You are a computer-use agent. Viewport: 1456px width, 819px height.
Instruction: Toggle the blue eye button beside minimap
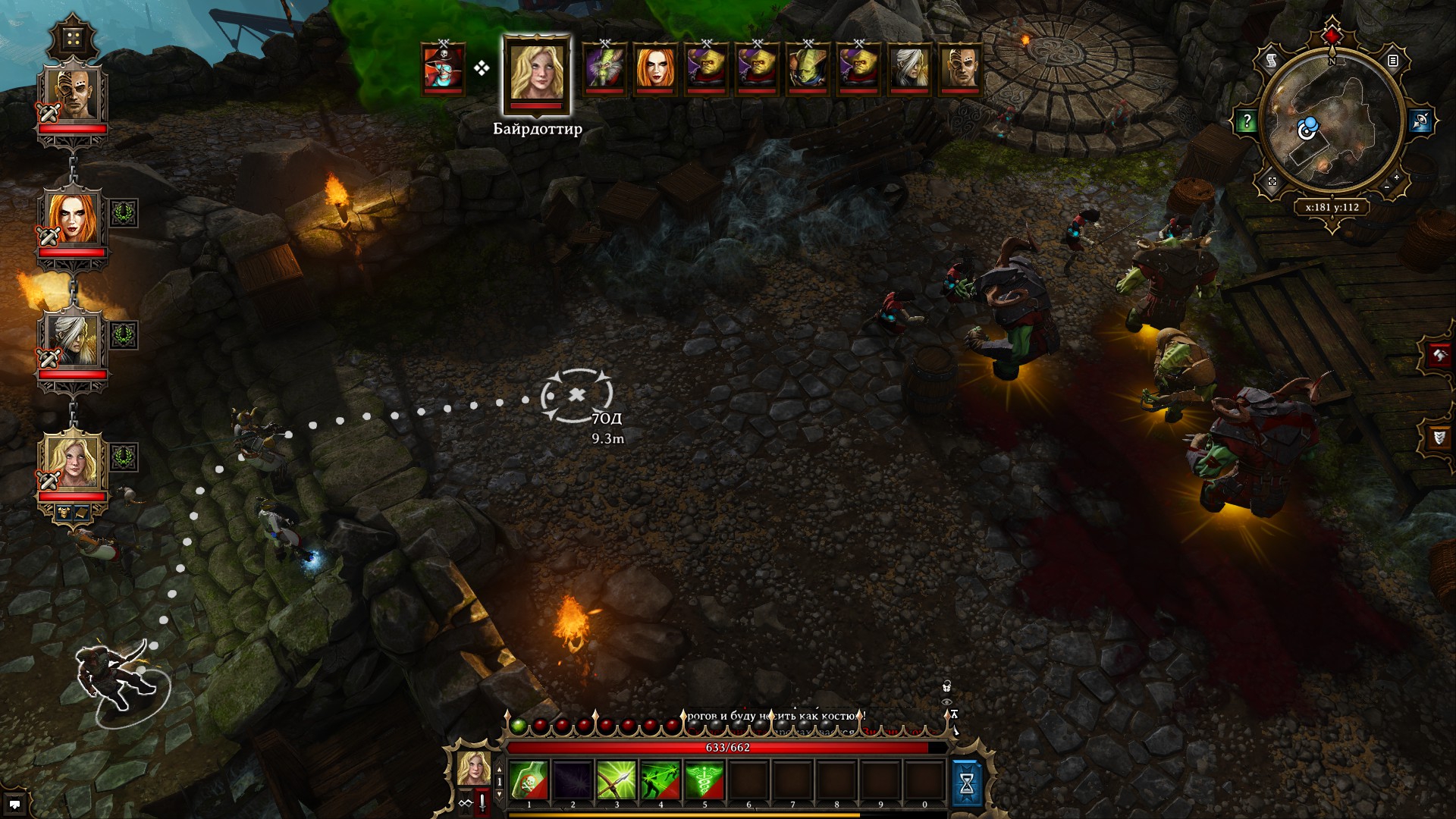(x=1420, y=121)
